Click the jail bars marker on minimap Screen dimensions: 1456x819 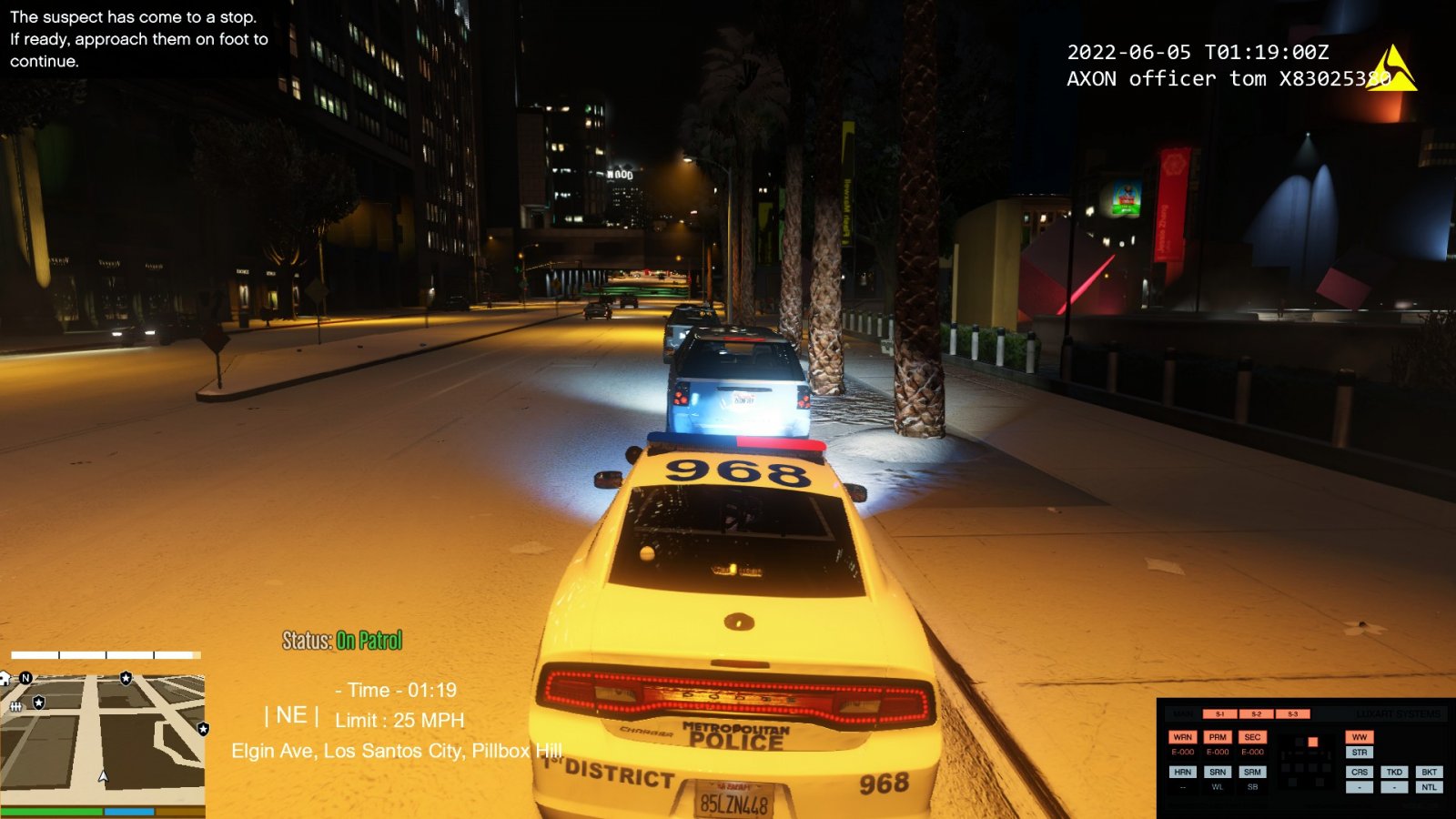15,706
